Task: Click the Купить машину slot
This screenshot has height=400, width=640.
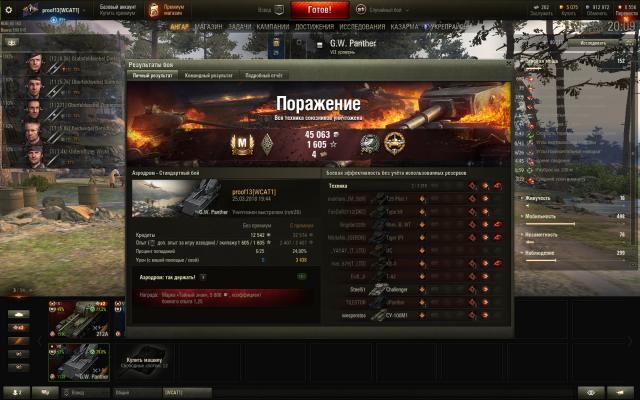Action: click(144, 361)
